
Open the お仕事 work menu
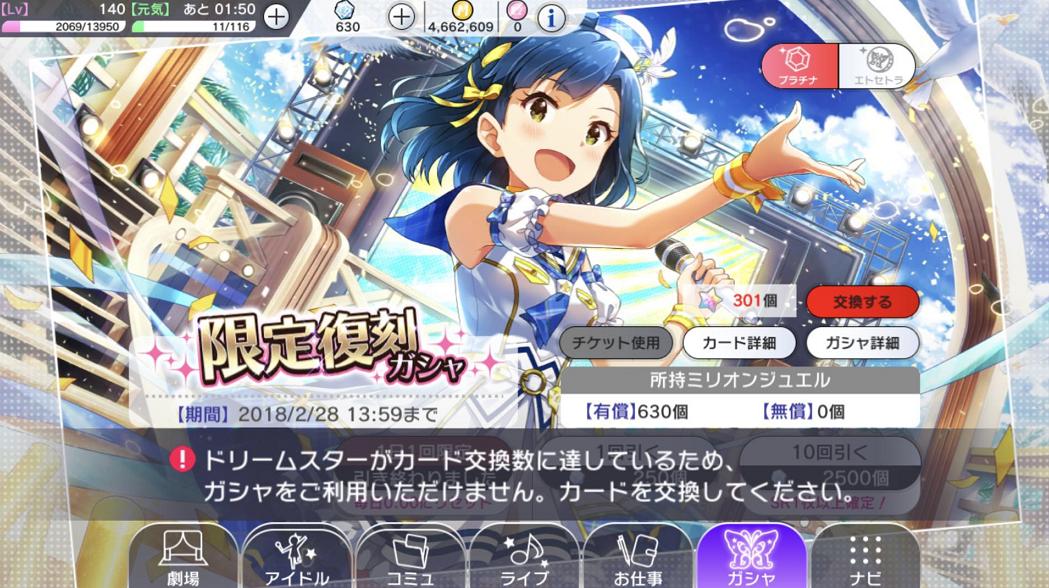tap(638, 557)
